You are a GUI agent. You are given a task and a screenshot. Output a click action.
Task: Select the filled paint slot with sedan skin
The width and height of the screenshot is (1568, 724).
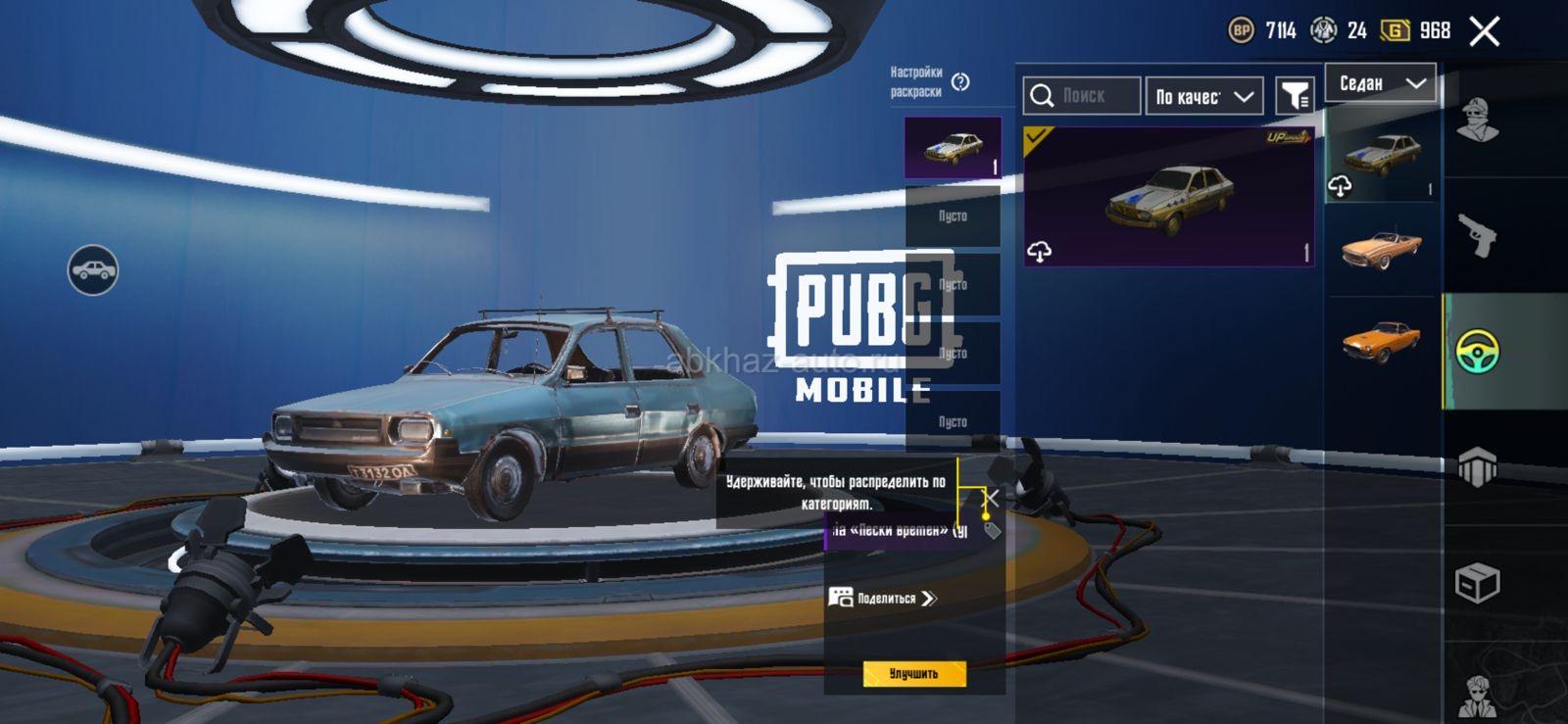coord(953,148)
